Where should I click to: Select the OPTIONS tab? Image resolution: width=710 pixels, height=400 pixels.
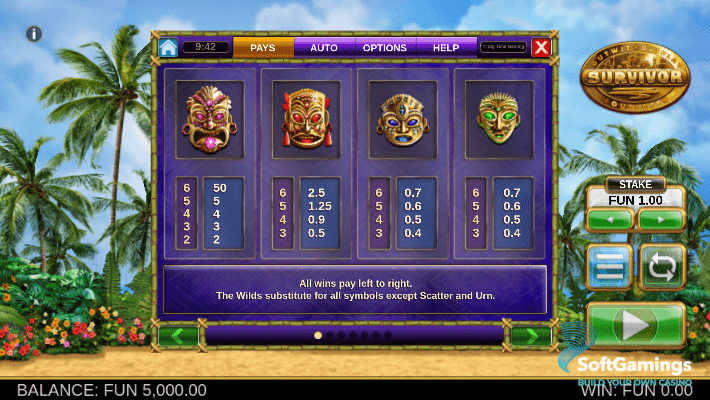(x=385, y=47)
